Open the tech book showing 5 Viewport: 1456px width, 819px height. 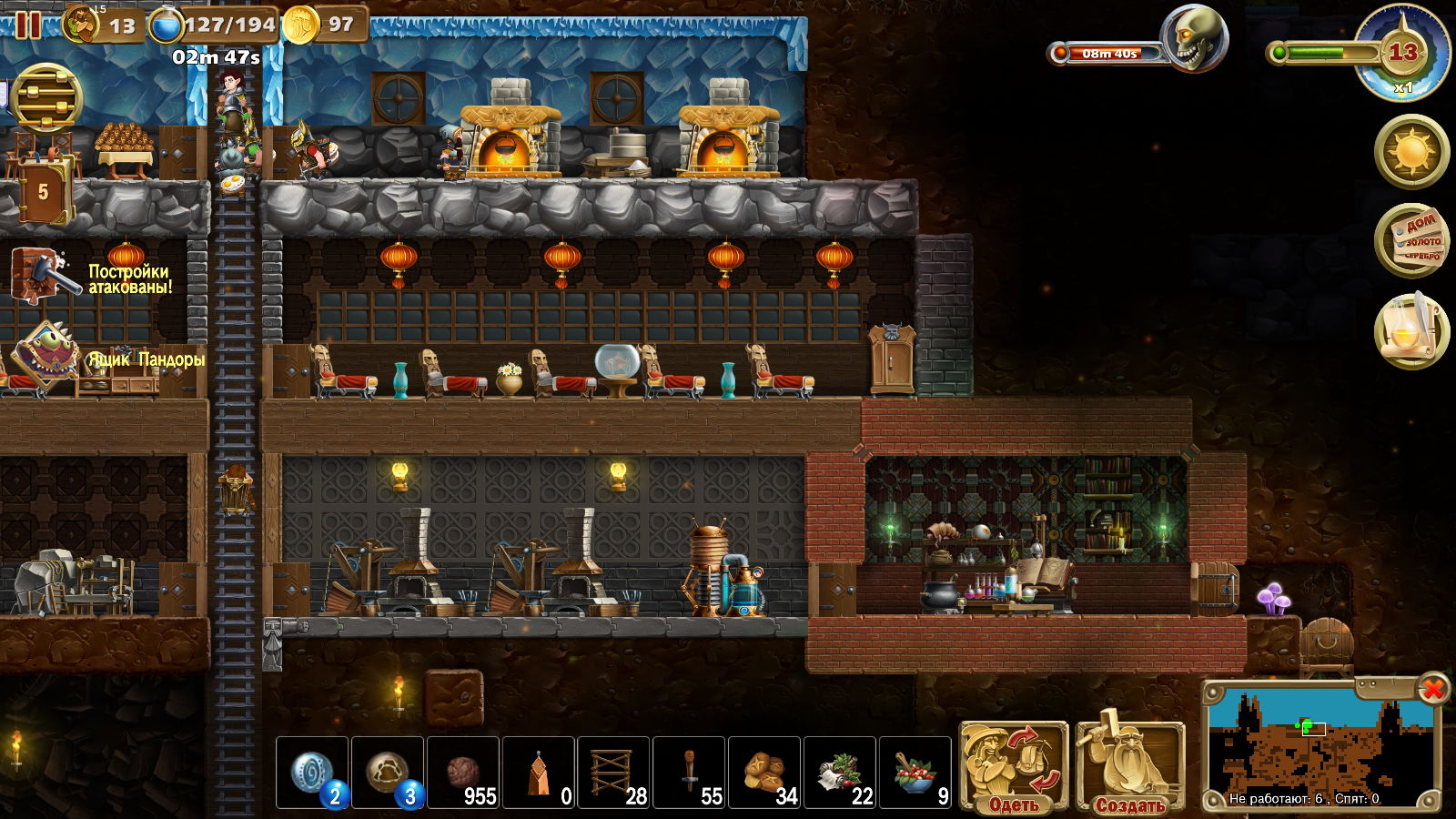[43, 192]
